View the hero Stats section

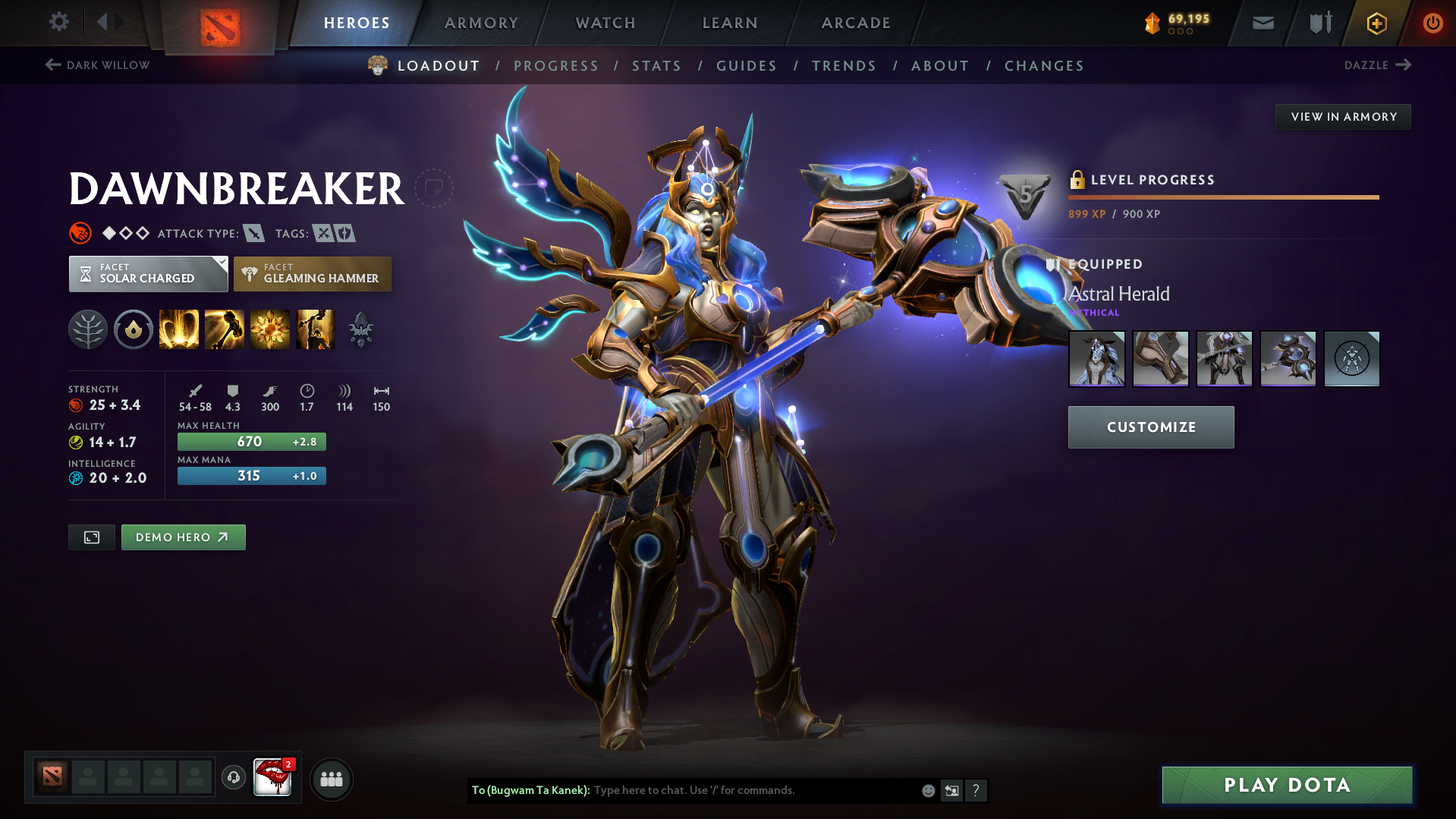657,66
